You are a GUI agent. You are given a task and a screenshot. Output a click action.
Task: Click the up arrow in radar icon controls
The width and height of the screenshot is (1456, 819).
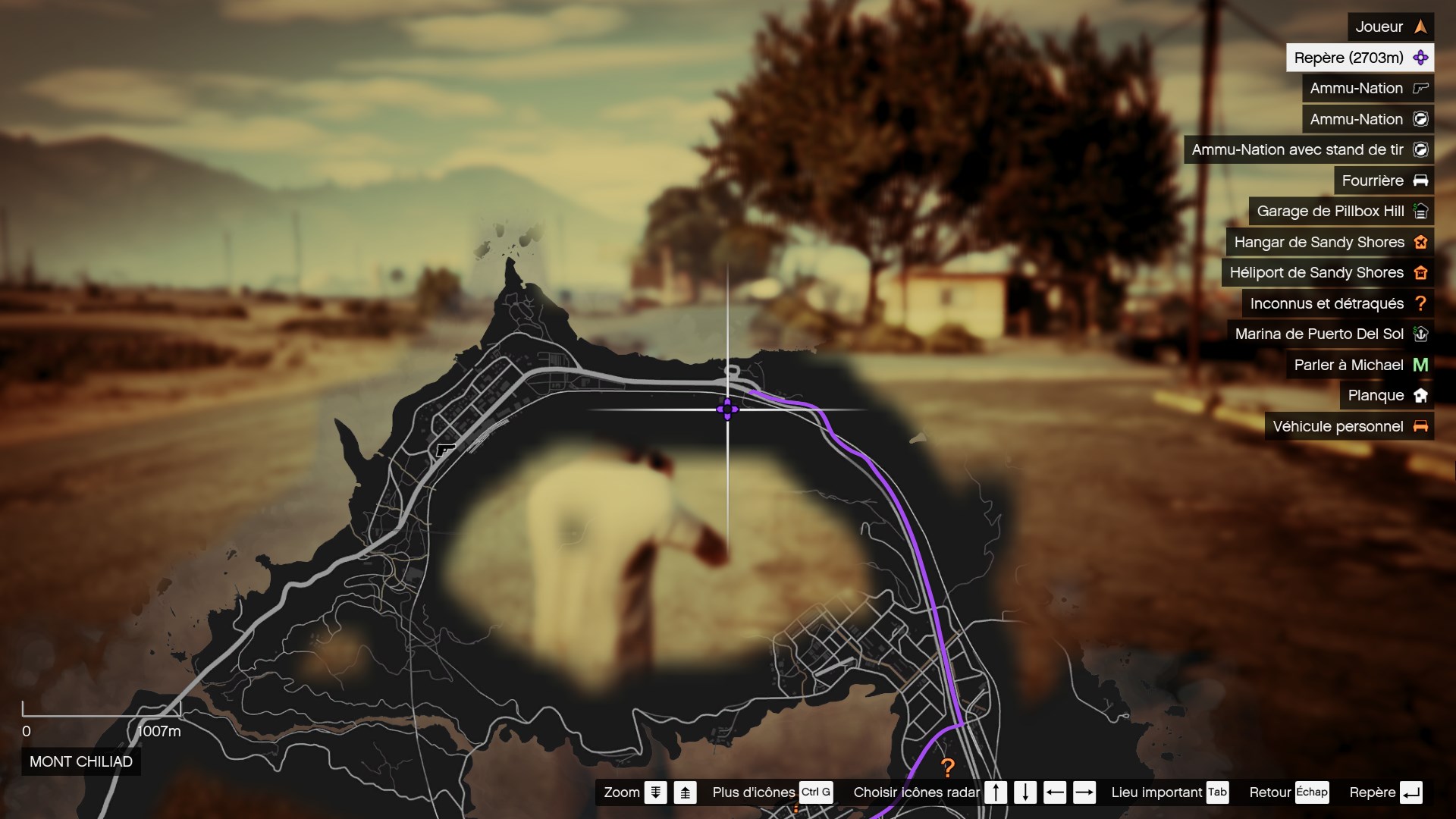(996, 792)
